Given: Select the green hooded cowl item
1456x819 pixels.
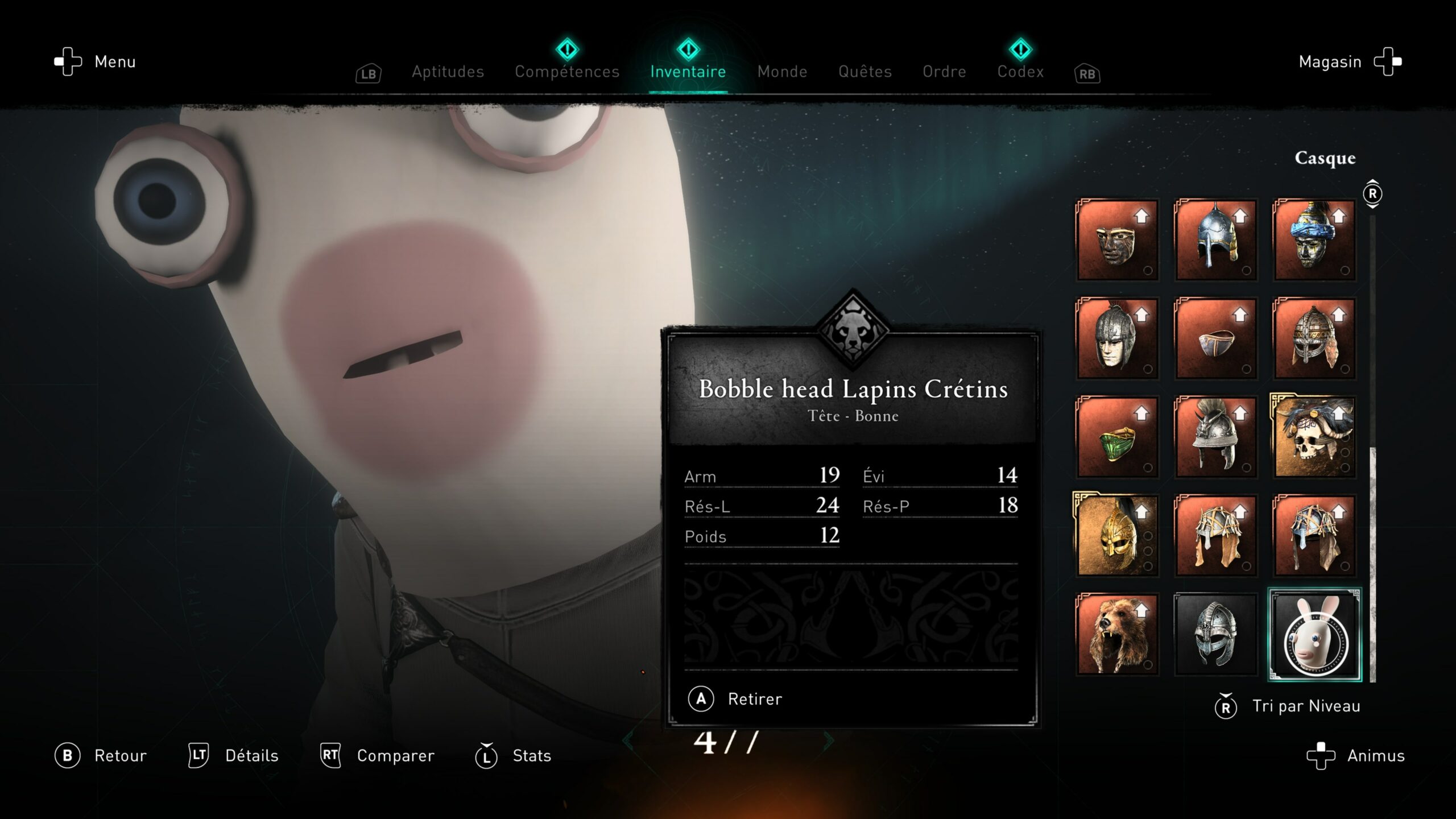Looking at the screenshot, I should pyautogui.click(x=1116, y=436).
